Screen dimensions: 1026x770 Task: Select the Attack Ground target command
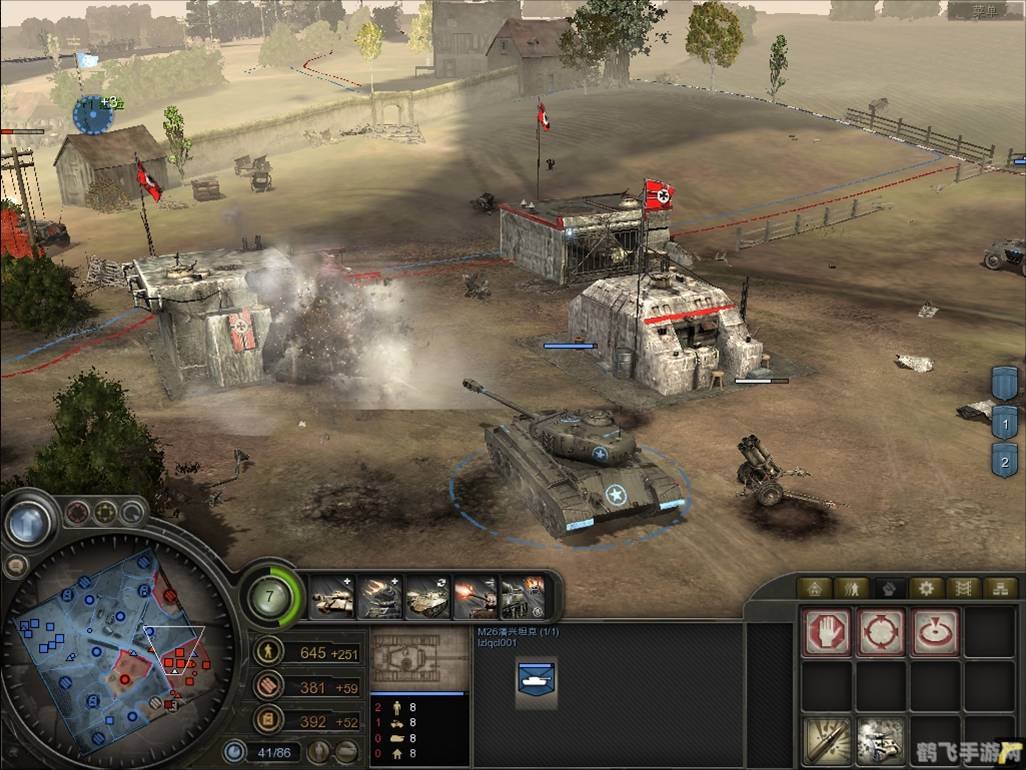point(934,631)
